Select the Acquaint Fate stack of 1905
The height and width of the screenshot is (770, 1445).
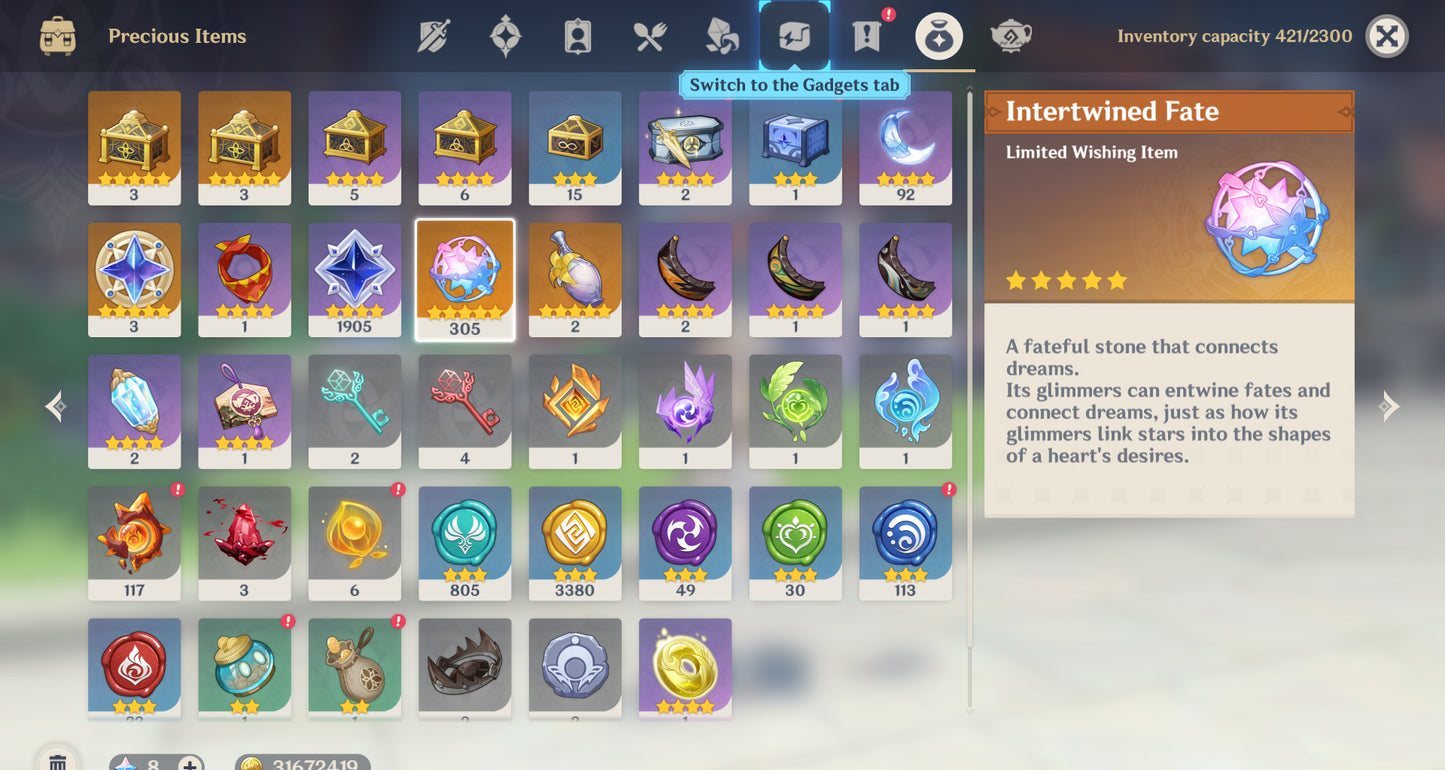[x=354, y=279]
